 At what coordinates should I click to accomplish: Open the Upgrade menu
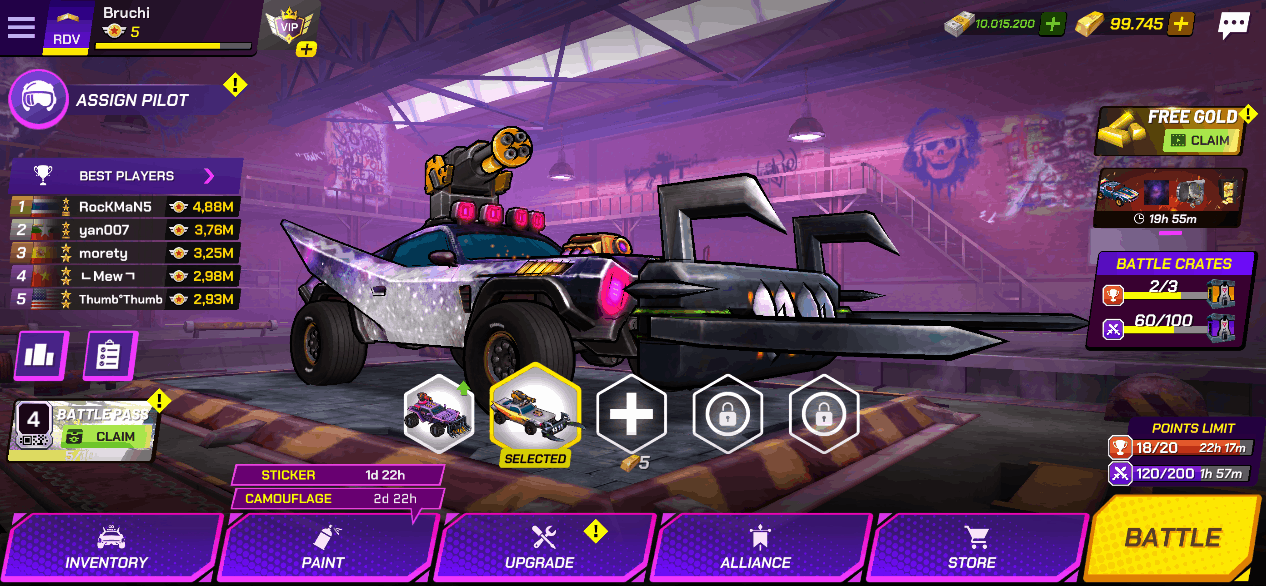(x=540, y=548)
